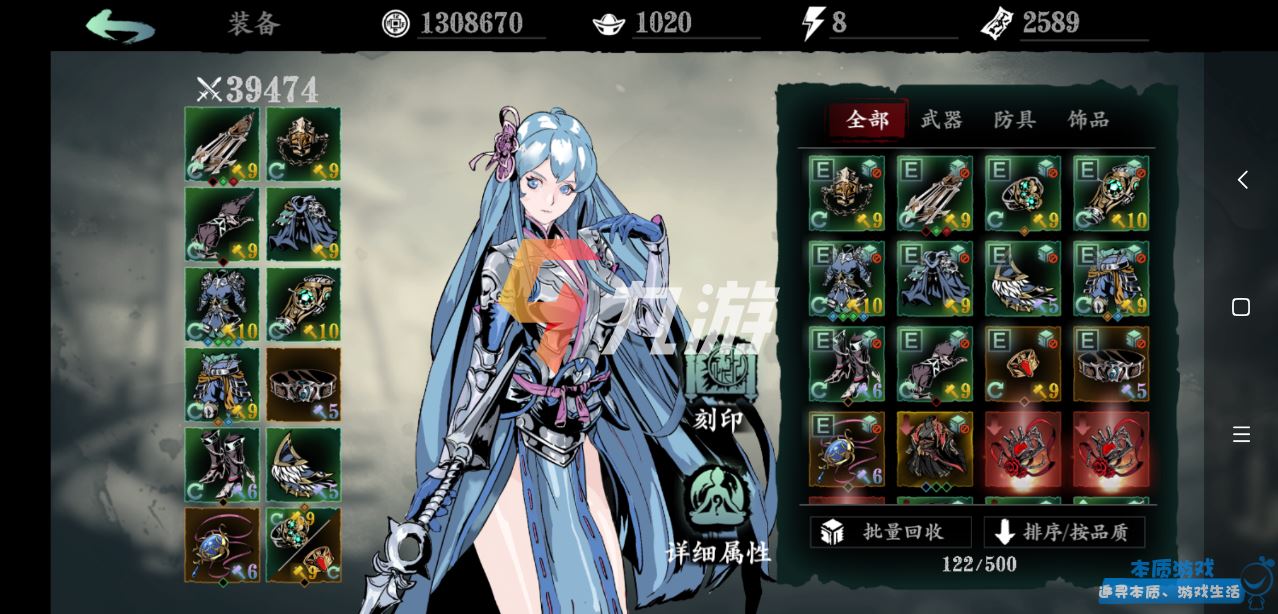Change sorting with 排序/按品质
This screenshot has width=1278, height=614.
click(x=1064, y=532)
